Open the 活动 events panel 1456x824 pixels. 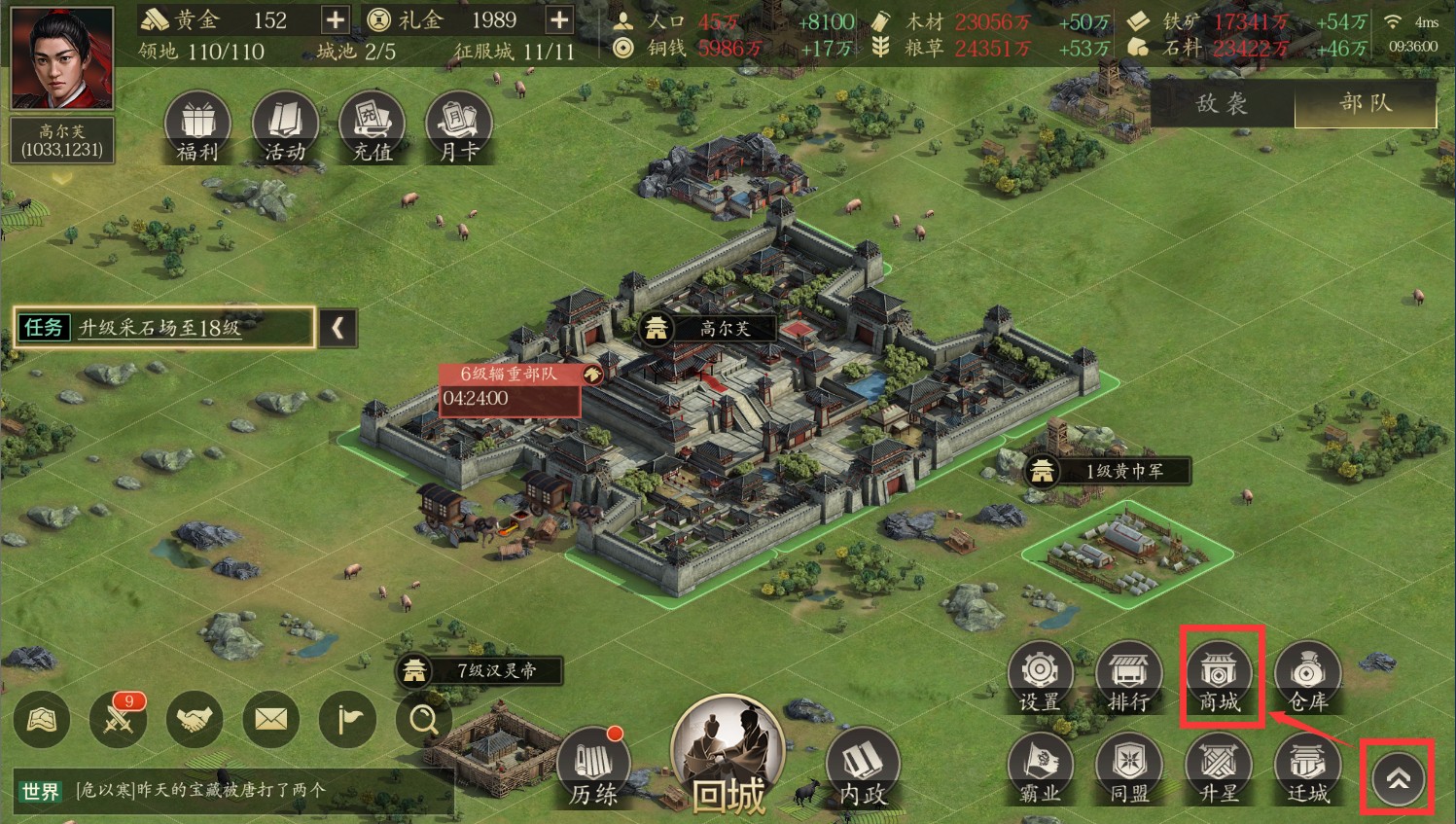point(285,128)
